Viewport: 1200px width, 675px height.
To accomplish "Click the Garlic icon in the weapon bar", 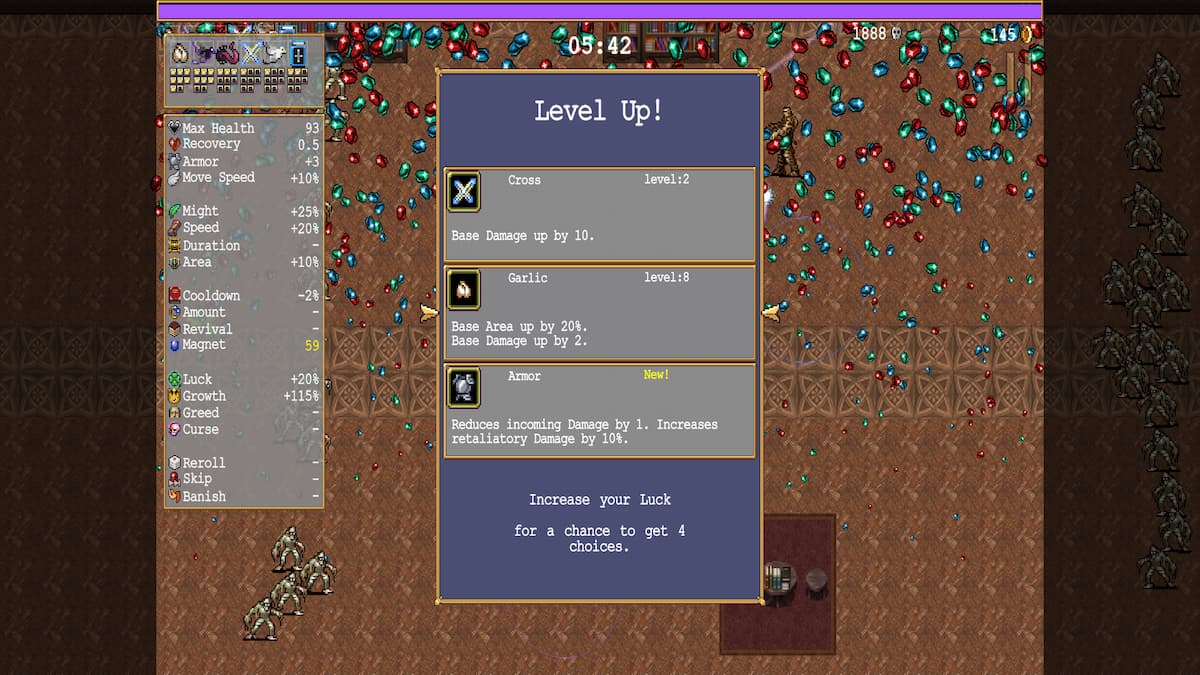I will coord(180,54).
